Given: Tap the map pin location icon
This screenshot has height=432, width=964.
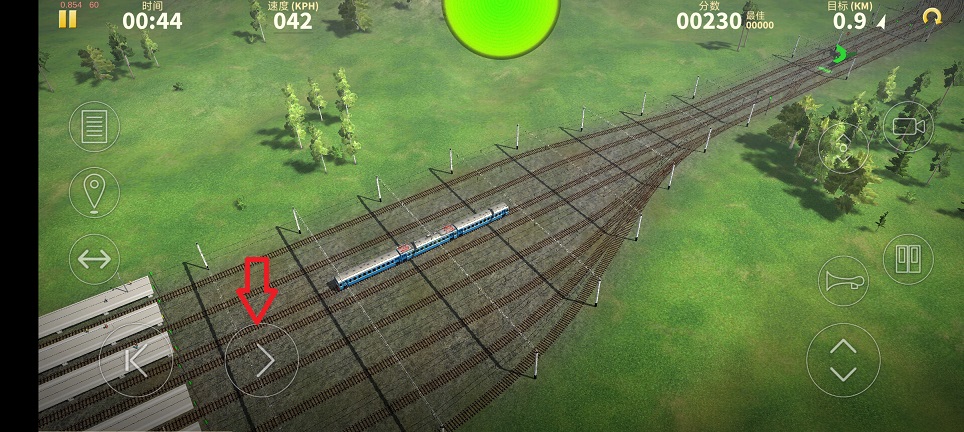Looking at the screenshot, I should [94, 191].
